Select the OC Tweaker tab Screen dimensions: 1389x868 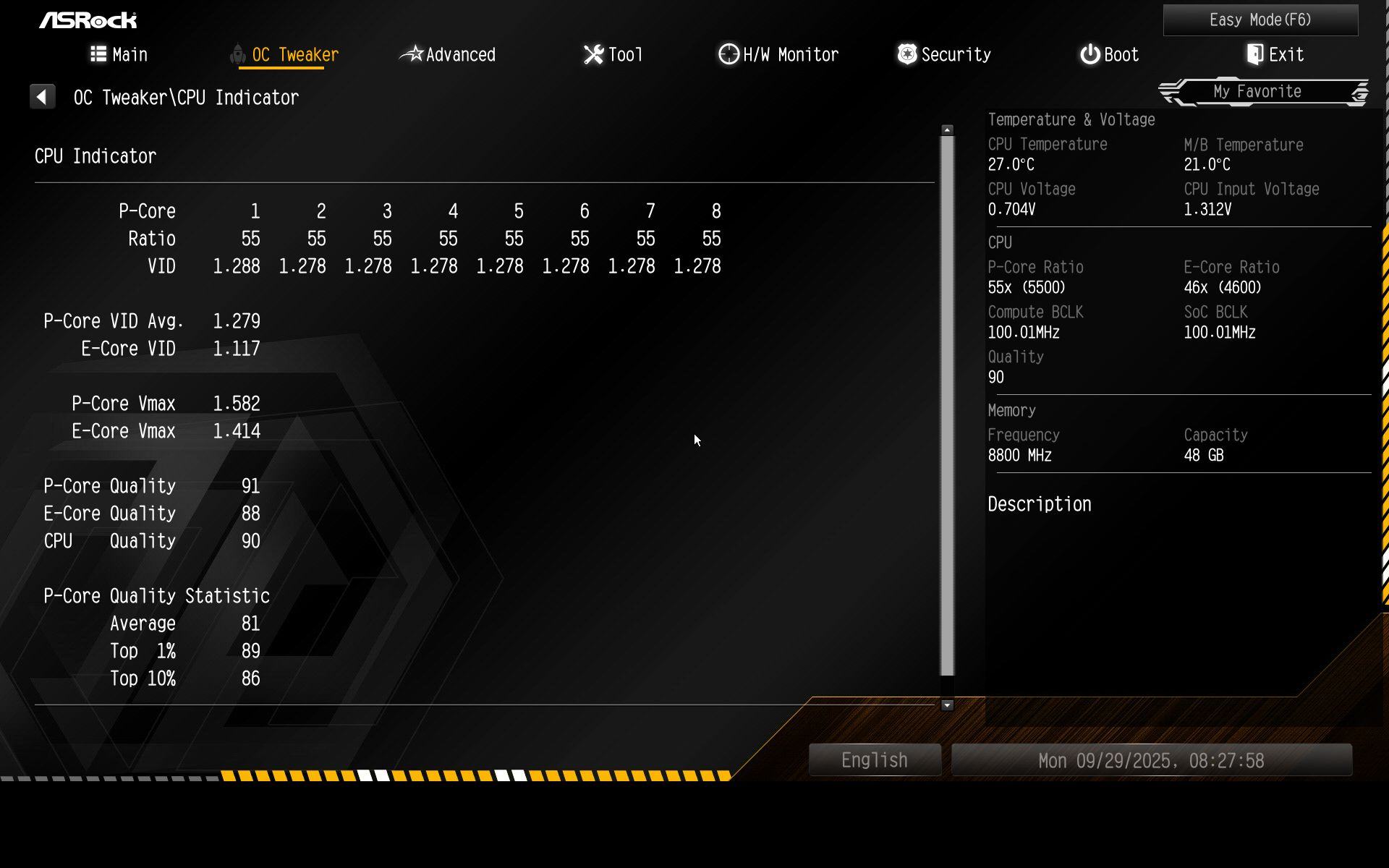(x=285, y=55)
